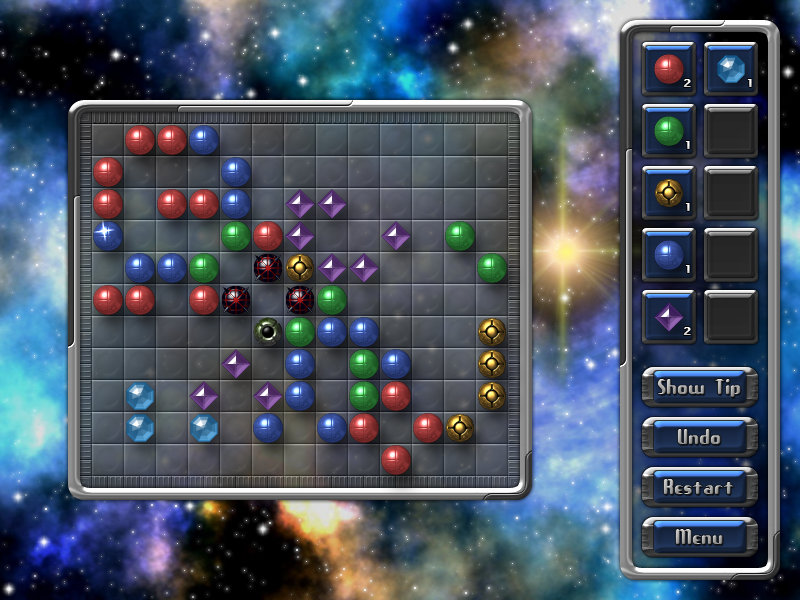
Task: Restart the current level
Action: pos(699,487)
